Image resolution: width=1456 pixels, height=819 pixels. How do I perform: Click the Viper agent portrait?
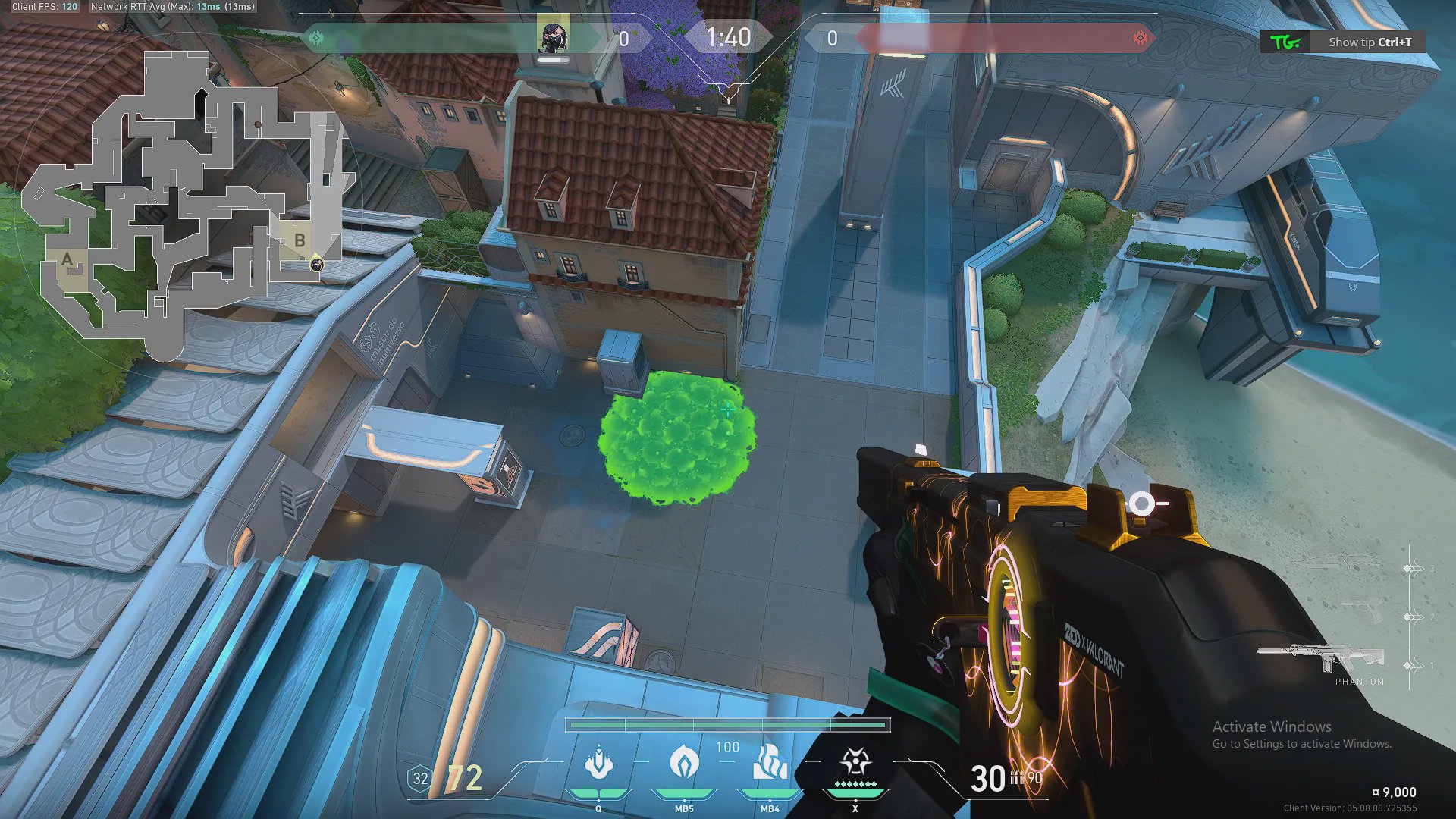point(553,35)
